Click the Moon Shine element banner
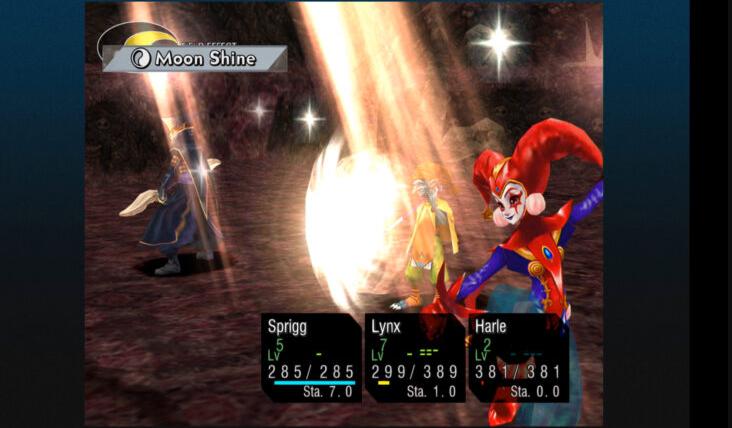Image resolution: width=732 pixels, height=428 pixels. coord(196,59)
